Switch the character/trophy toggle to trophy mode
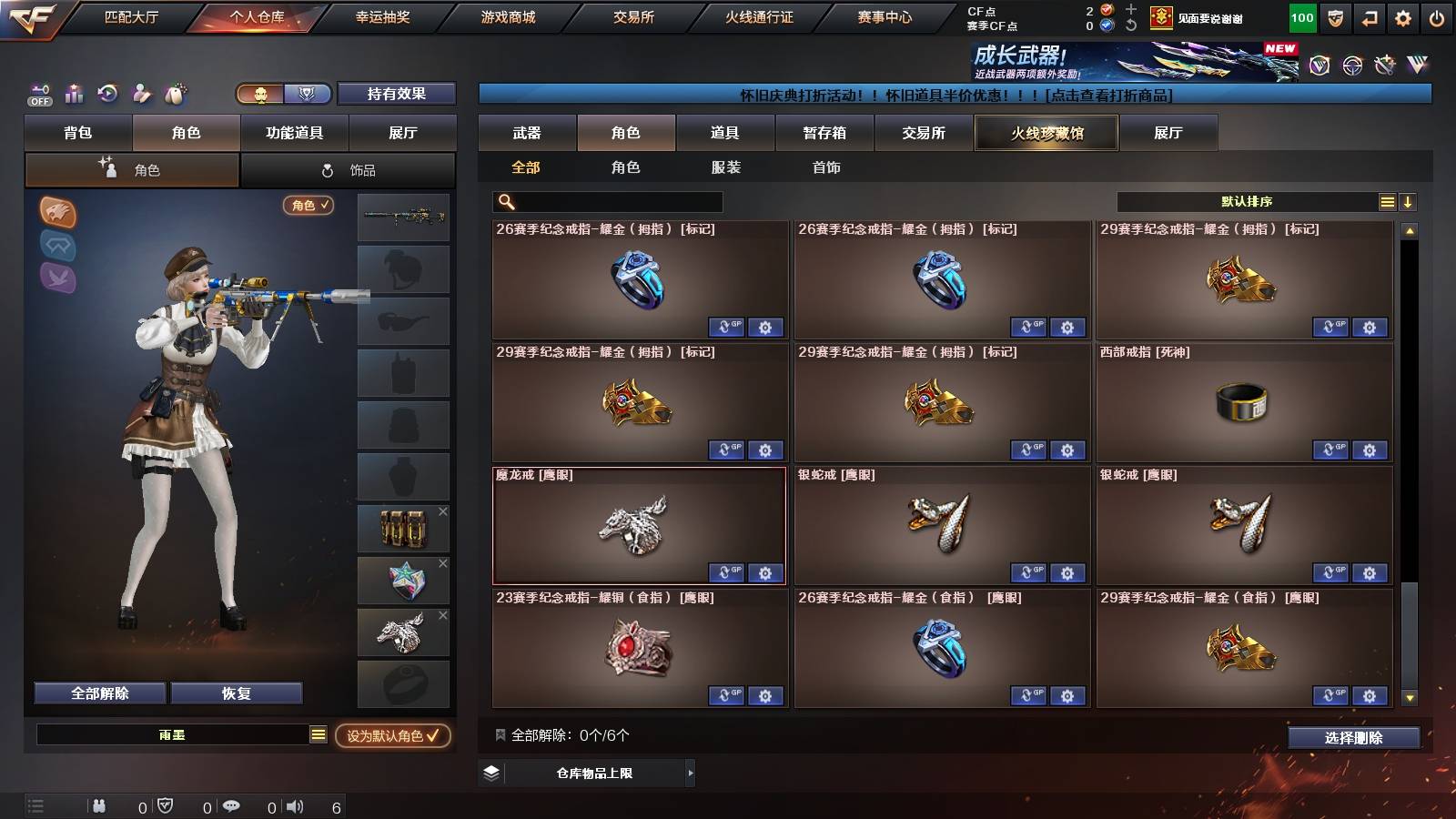The height and width of the screenshot is (819, 1456). (x=308, y=94)
